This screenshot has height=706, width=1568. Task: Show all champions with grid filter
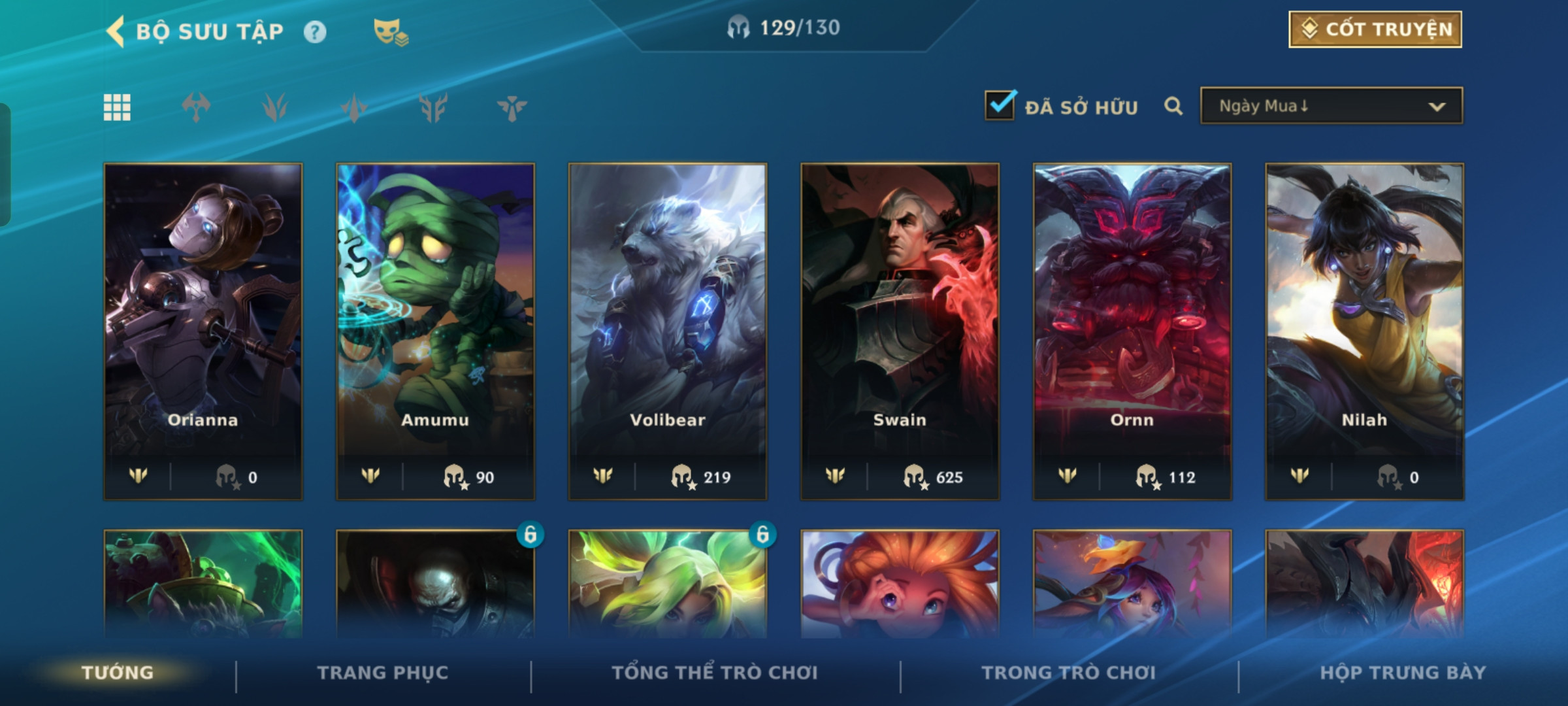pos(117,107)
